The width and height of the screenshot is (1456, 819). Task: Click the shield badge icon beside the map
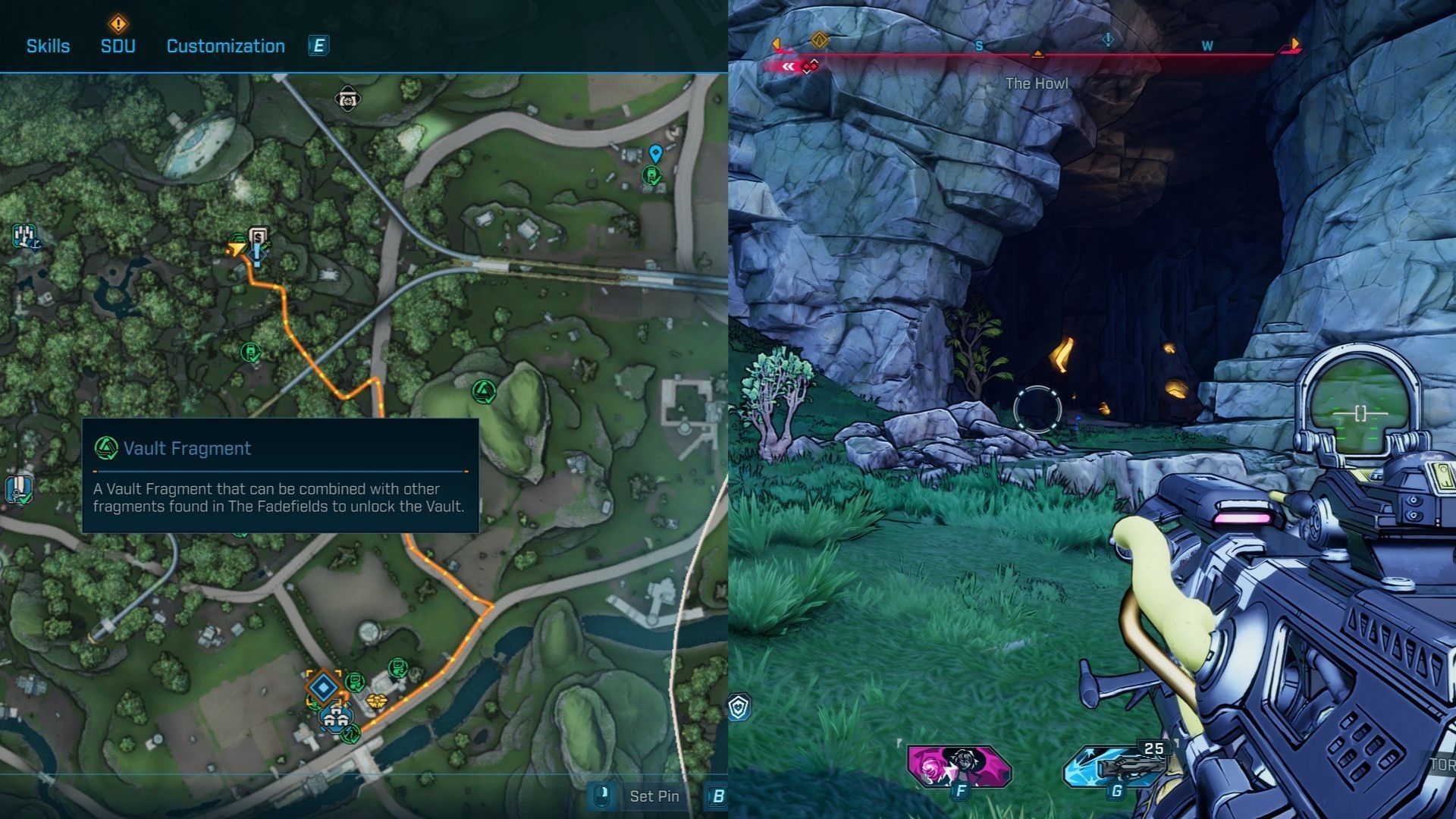(x=739, y=707)
